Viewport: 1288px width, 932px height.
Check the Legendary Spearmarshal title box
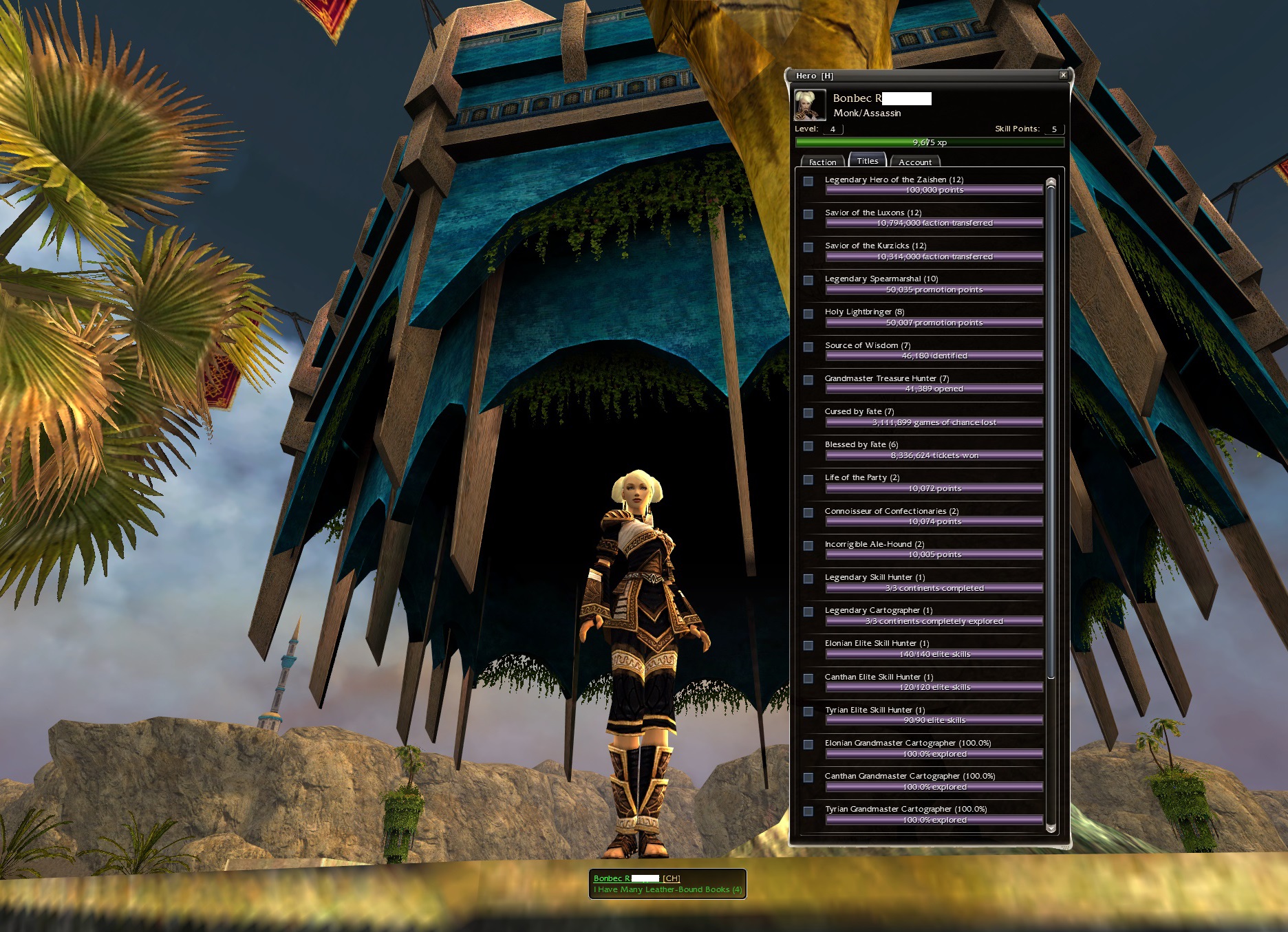(808, 280)
